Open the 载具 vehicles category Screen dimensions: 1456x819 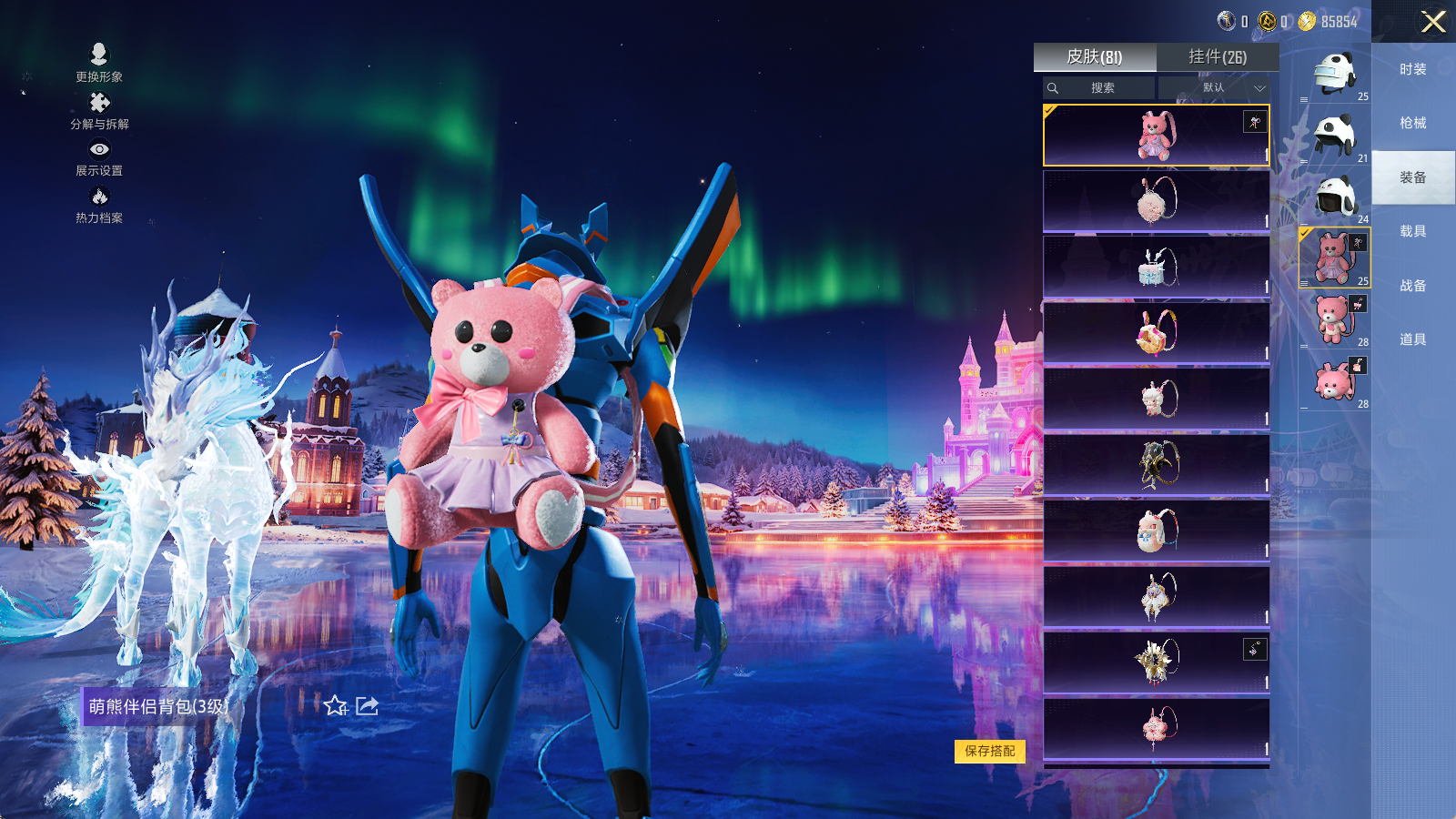[1413, 231]
